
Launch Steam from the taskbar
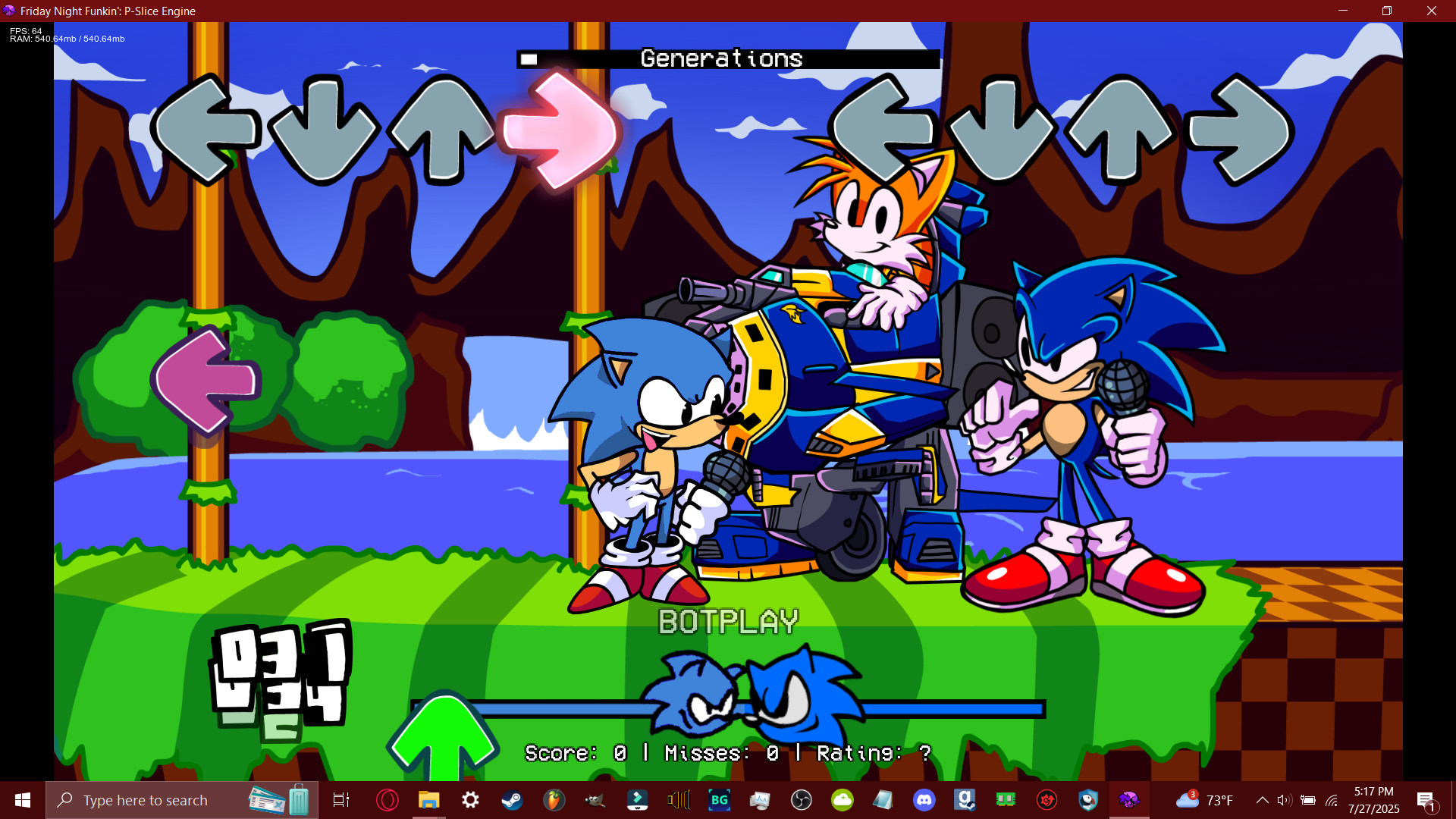tap(512, 799)
